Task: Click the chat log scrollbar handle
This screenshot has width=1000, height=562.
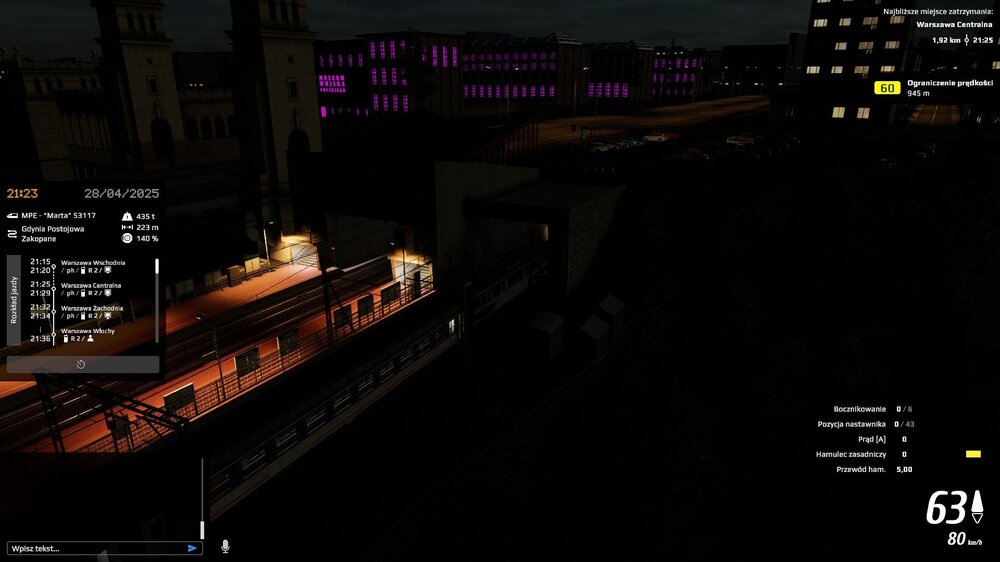Action: (202, 529)
